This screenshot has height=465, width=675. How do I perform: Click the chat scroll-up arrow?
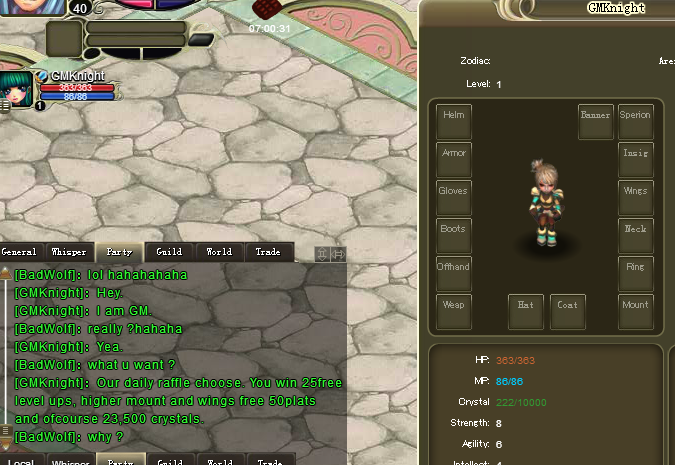[6, 272]
